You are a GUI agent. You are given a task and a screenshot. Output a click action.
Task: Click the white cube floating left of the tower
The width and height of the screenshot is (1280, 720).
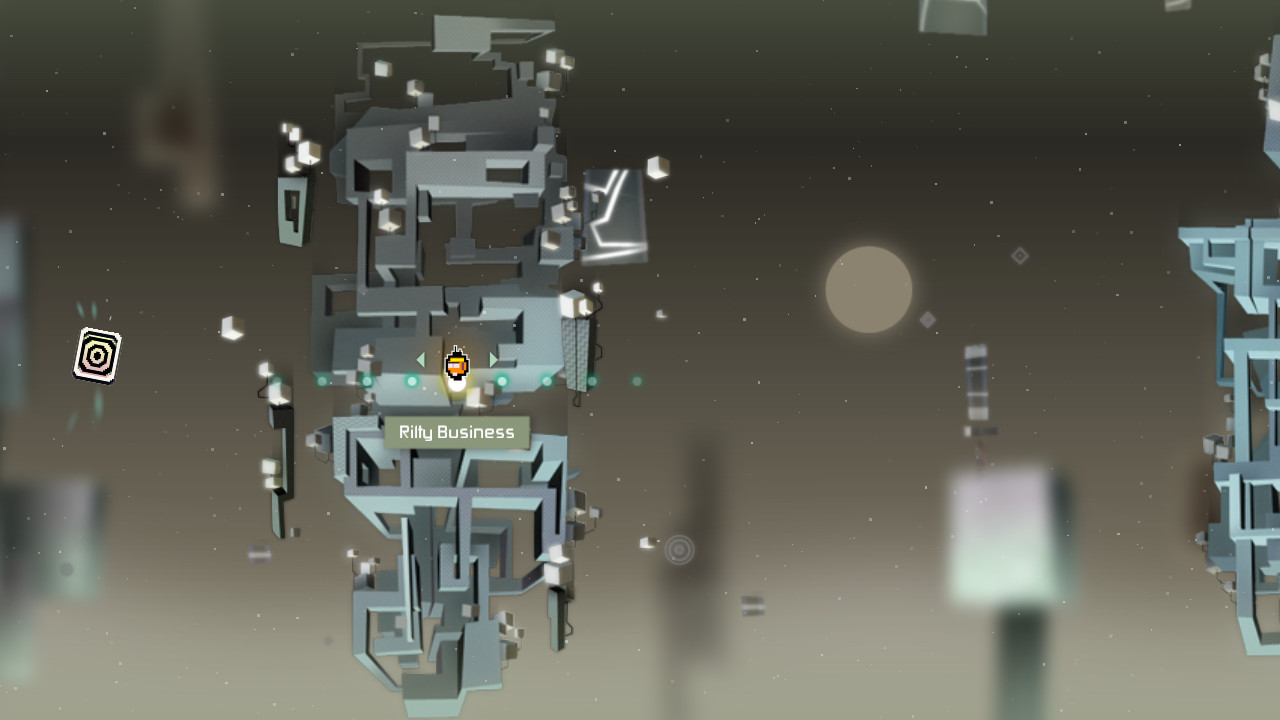click(x=232, y=330)
